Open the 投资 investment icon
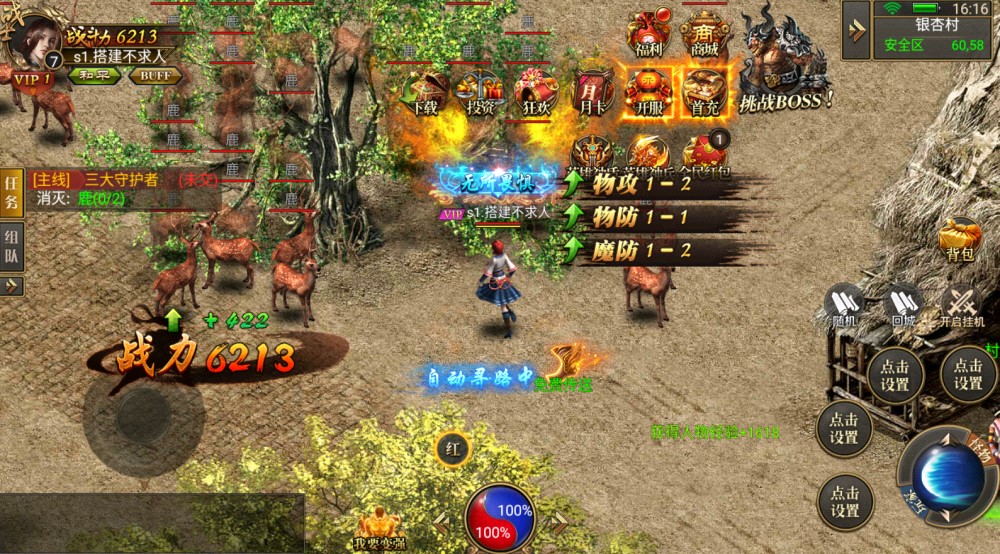Viewport: 1000px width, 554px height. 477,92
